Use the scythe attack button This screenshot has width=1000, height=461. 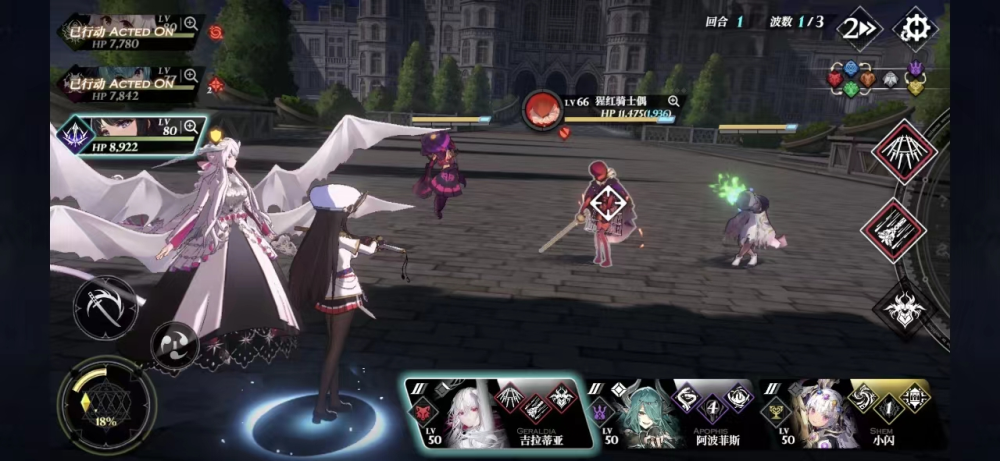click(105, 304)
